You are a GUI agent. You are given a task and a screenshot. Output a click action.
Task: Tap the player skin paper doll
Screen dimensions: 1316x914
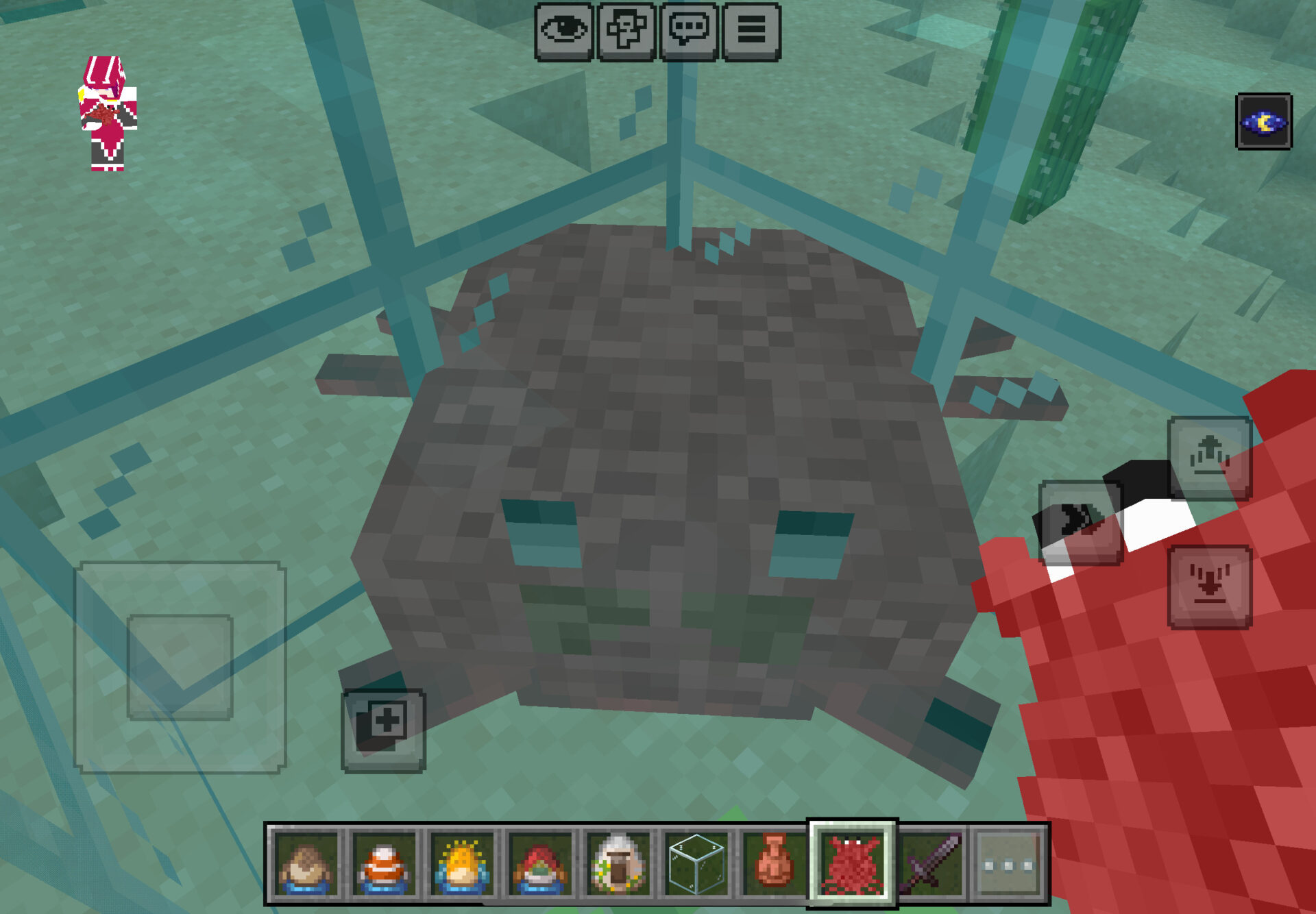108,114
